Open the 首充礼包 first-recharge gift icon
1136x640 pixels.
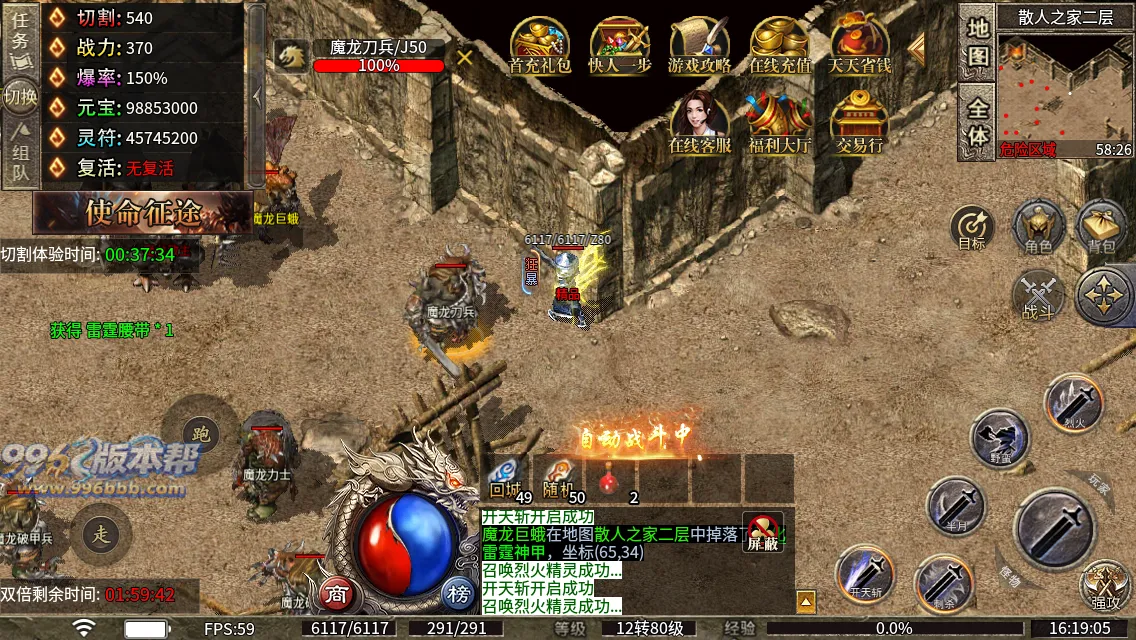[540, 46]
